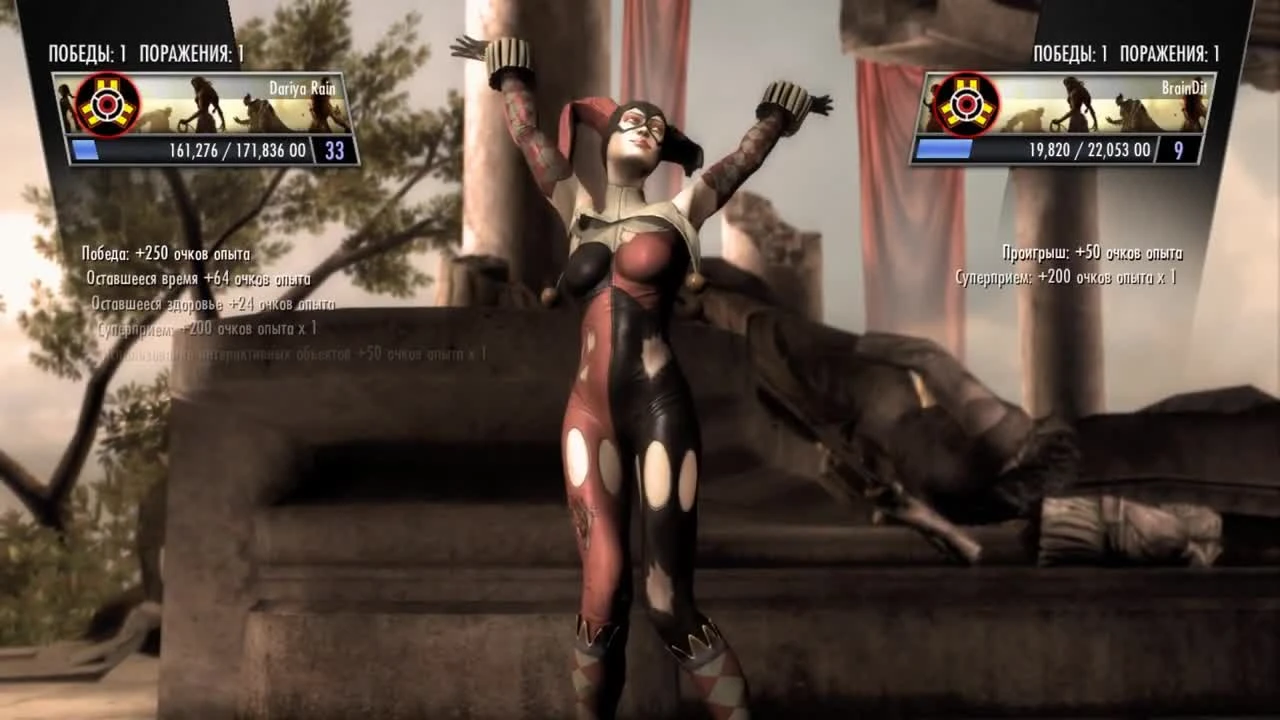Click Dariya Rain's faction emblem icon
This screenshot has width=1280, height=720.
[x=104, y=104]
